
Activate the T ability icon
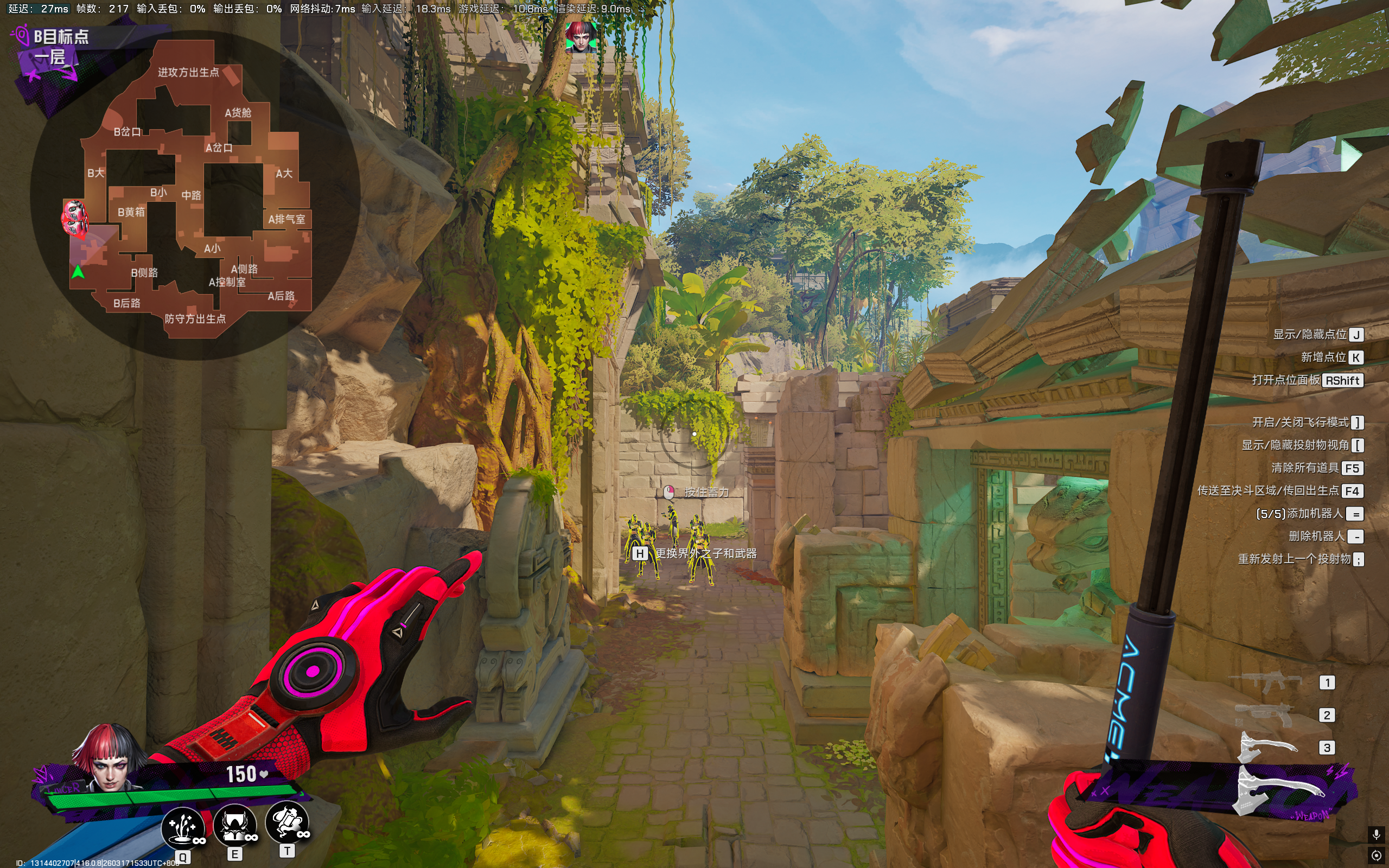click(x=286, y=821)
